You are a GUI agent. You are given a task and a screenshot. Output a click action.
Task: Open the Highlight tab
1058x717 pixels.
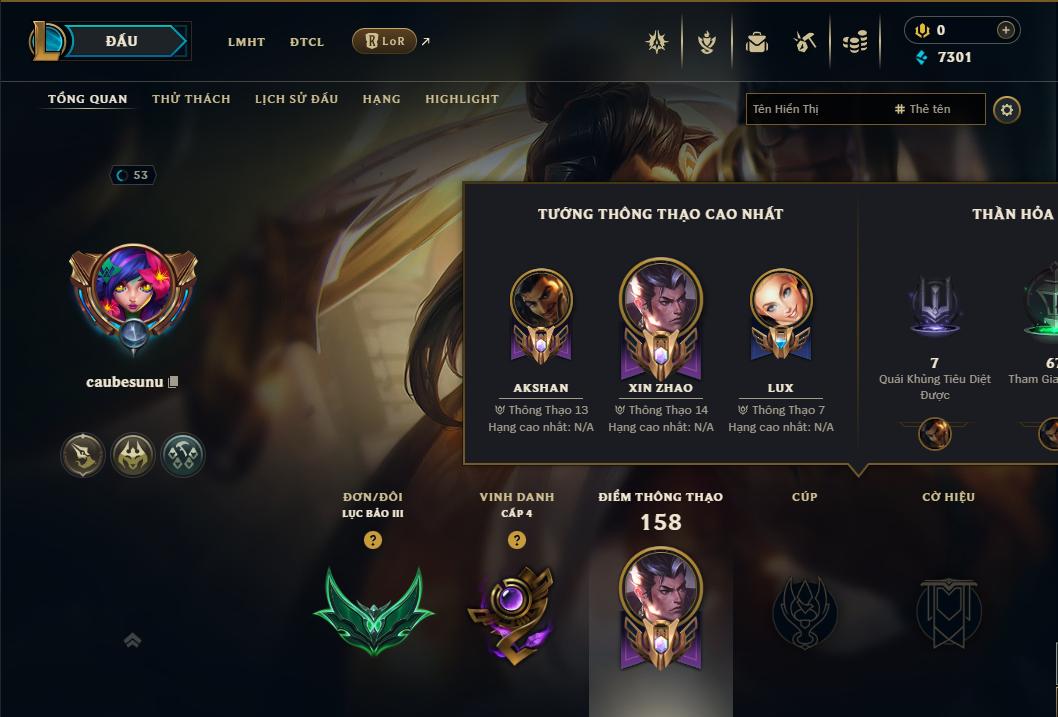pyautogui.click(x=461, y=99)
